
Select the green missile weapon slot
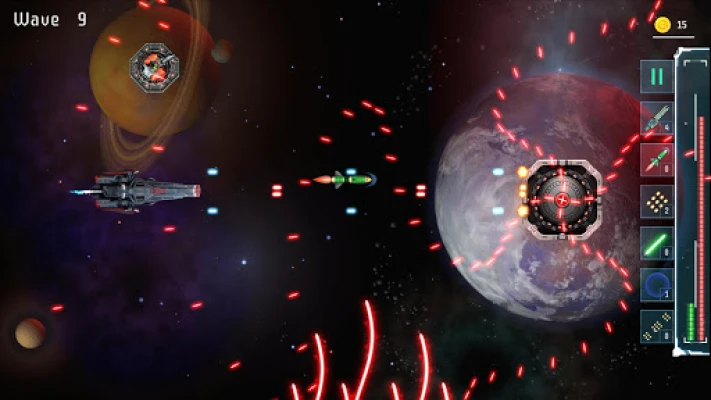pos(657,118)
